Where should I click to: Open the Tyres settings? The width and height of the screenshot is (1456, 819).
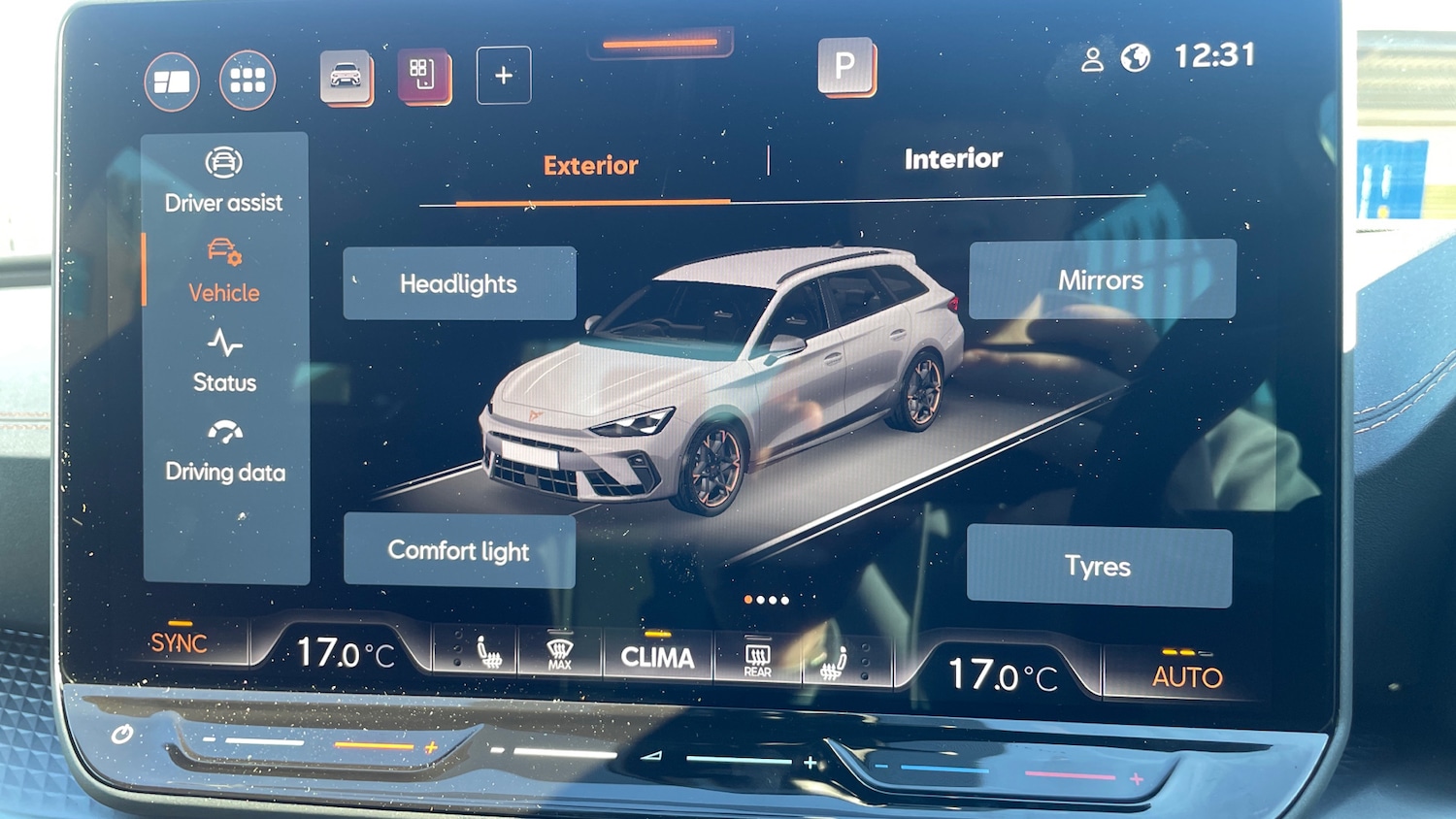coord(1097,566)
